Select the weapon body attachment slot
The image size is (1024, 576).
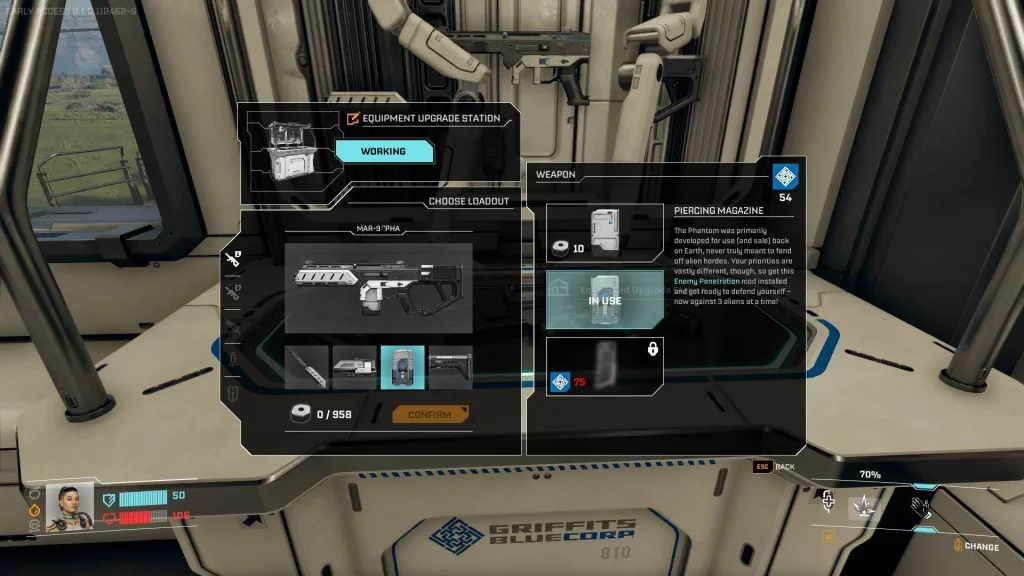point(354,367)
